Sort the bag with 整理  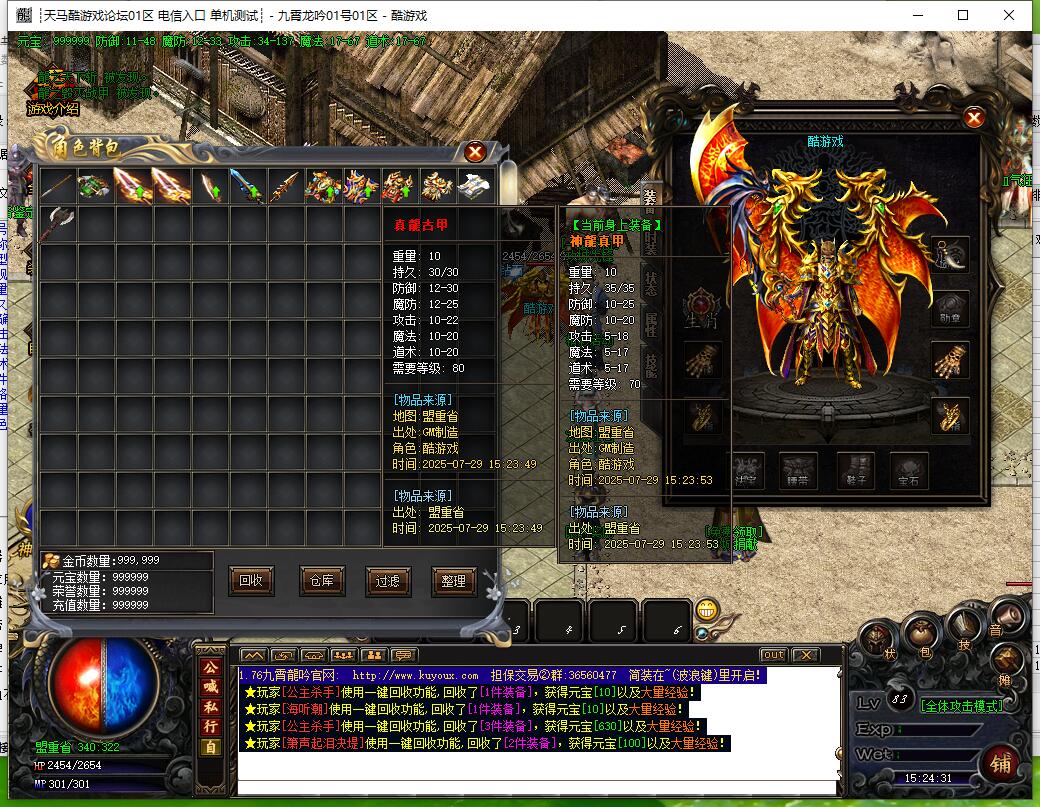click(x=453, y=580)
